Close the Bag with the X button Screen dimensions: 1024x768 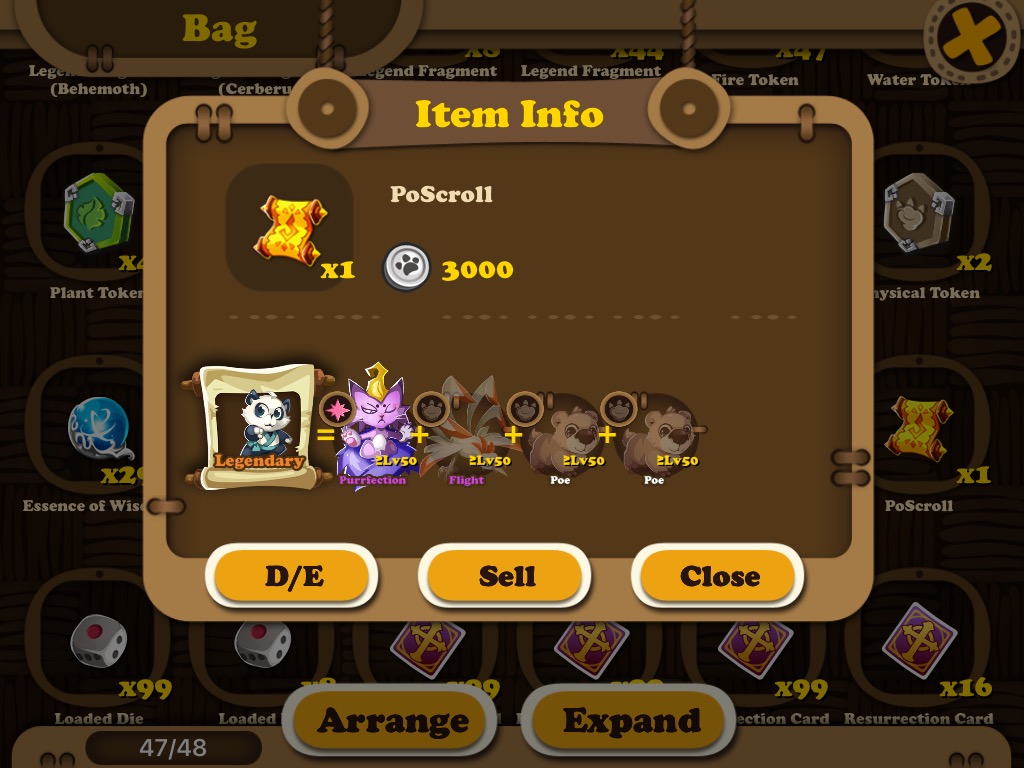click(970, 40)
